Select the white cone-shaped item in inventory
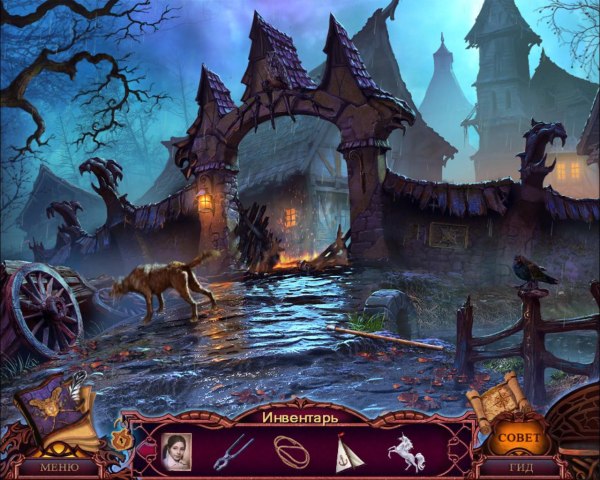 tap(348, 452)
